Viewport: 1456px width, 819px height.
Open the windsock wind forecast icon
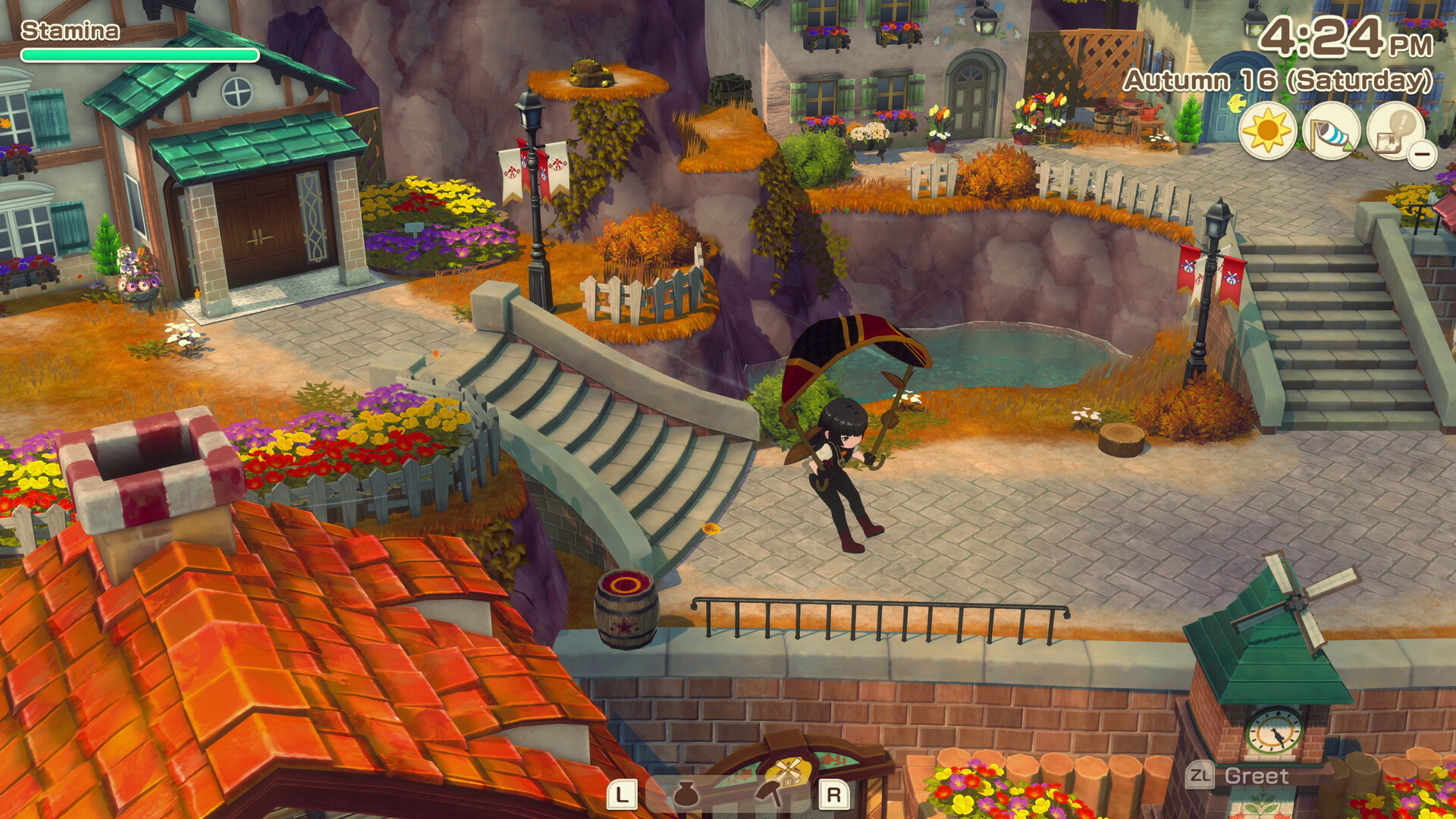click(1331, 131)
